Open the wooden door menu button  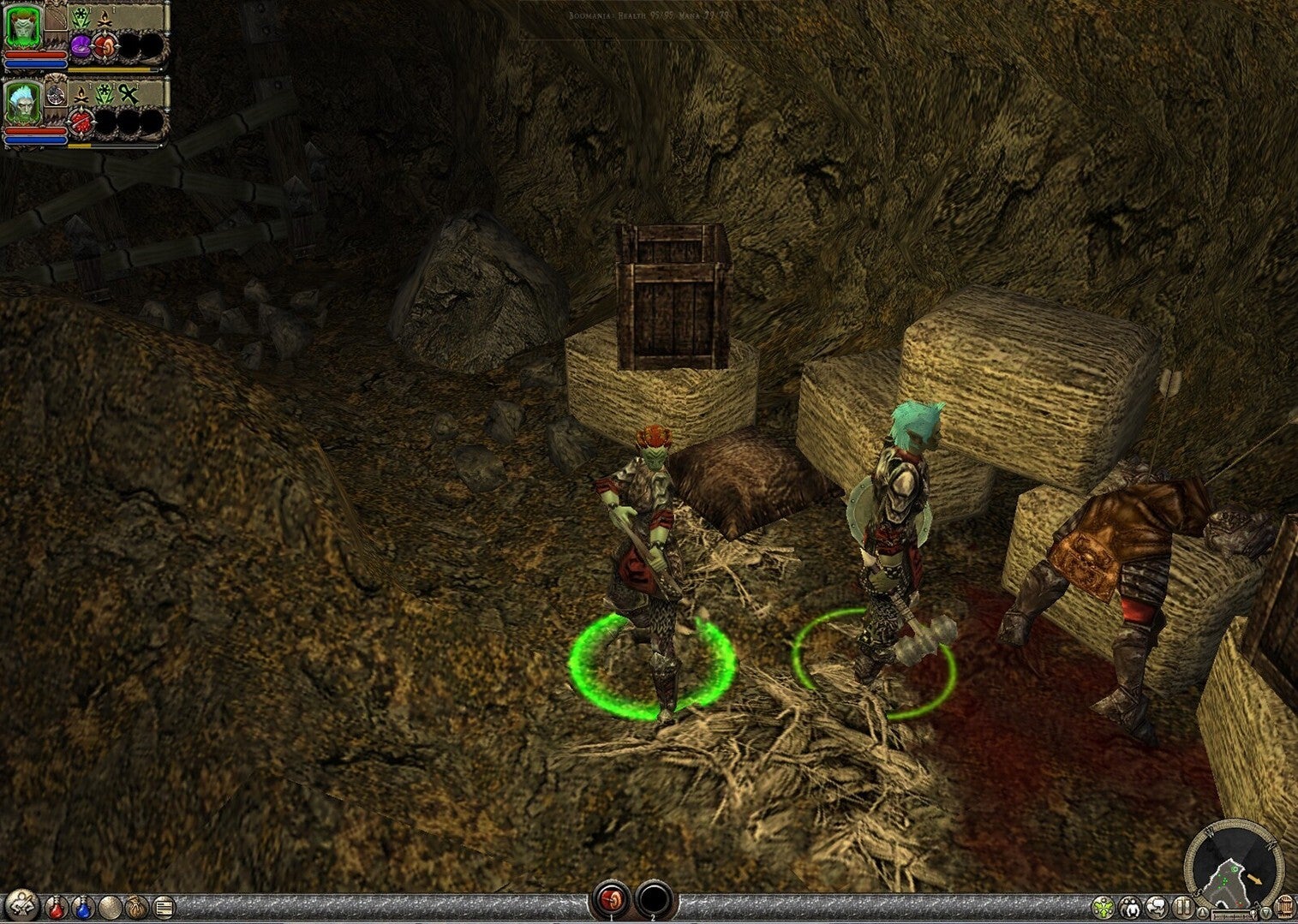(x=1287, y=906)
